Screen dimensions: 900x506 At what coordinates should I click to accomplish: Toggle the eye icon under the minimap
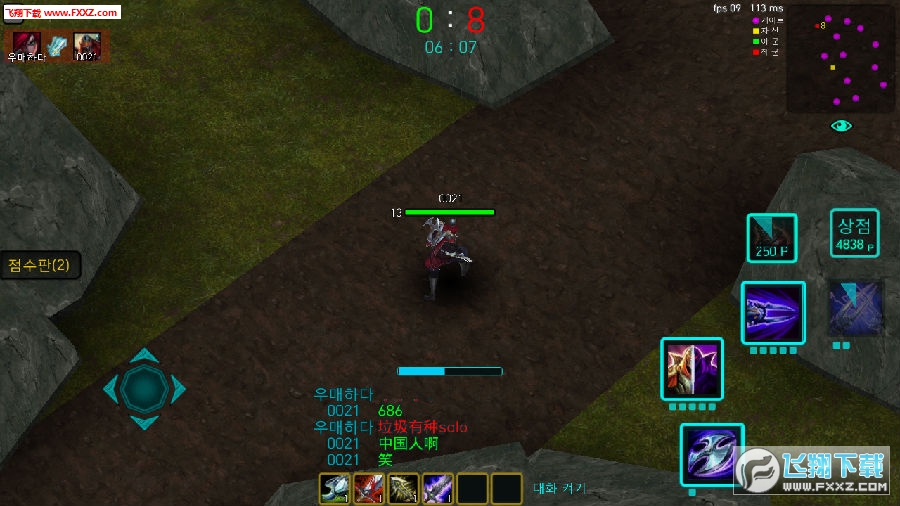[x=841, y=126]
